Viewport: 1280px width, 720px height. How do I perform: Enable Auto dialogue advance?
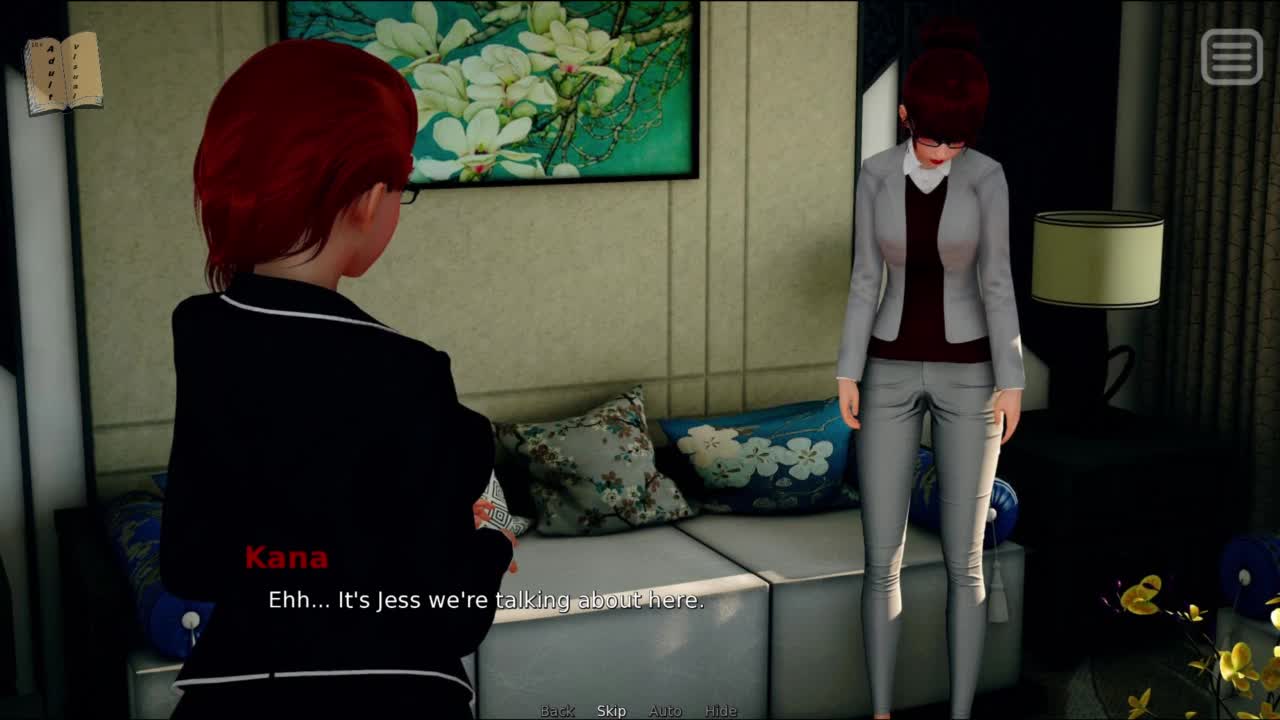[665, 711]
